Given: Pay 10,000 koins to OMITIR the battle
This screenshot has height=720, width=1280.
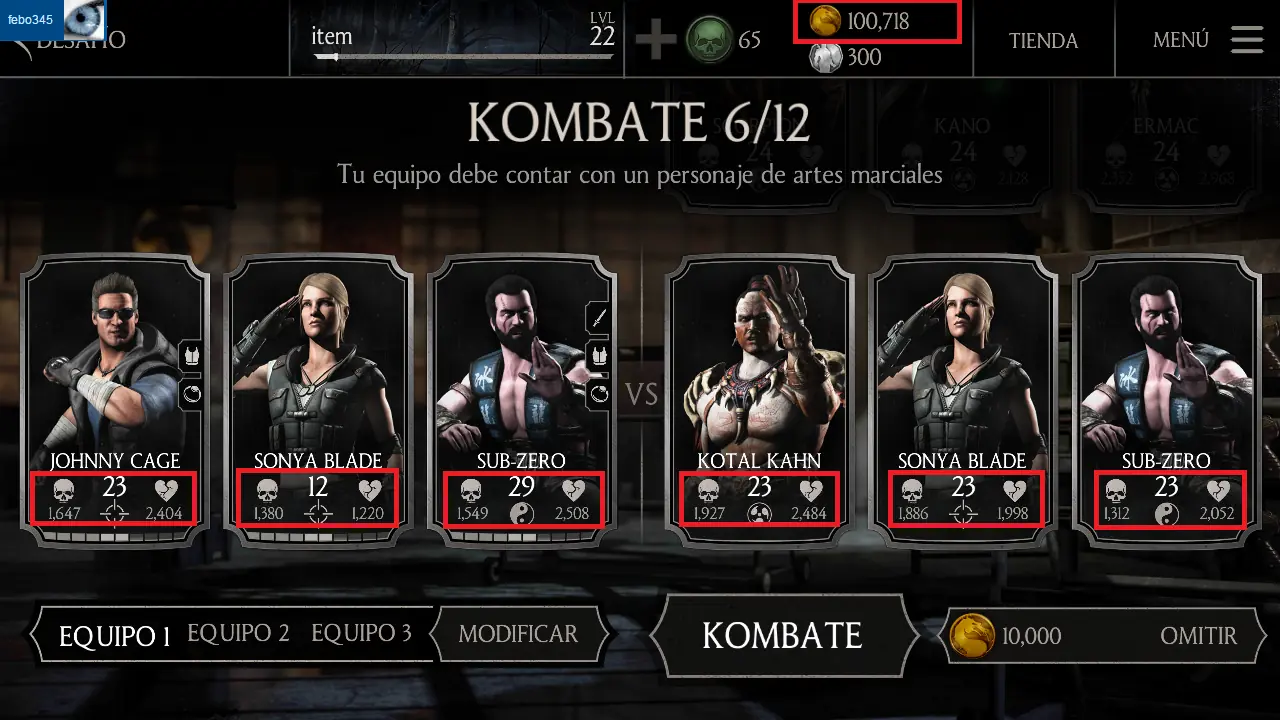Looking at the screenshot, I should pyautogui.click(x=1199, y=635).
